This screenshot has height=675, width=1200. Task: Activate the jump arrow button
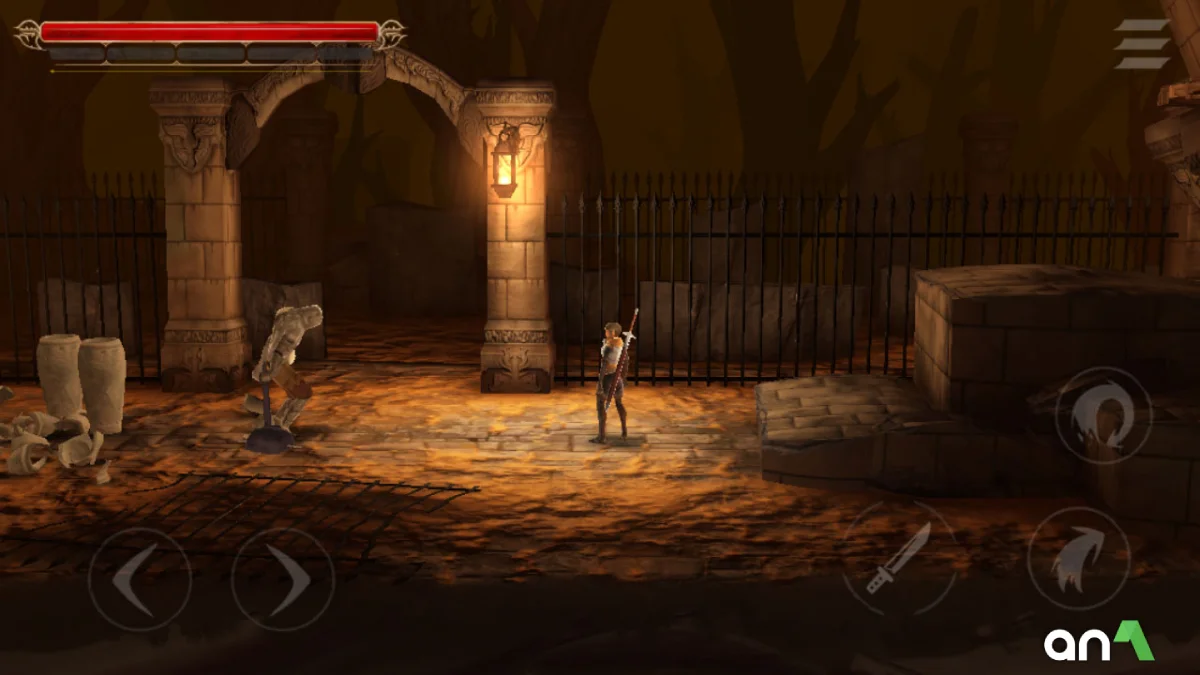pyautogui.click(x=1078, y=558)
